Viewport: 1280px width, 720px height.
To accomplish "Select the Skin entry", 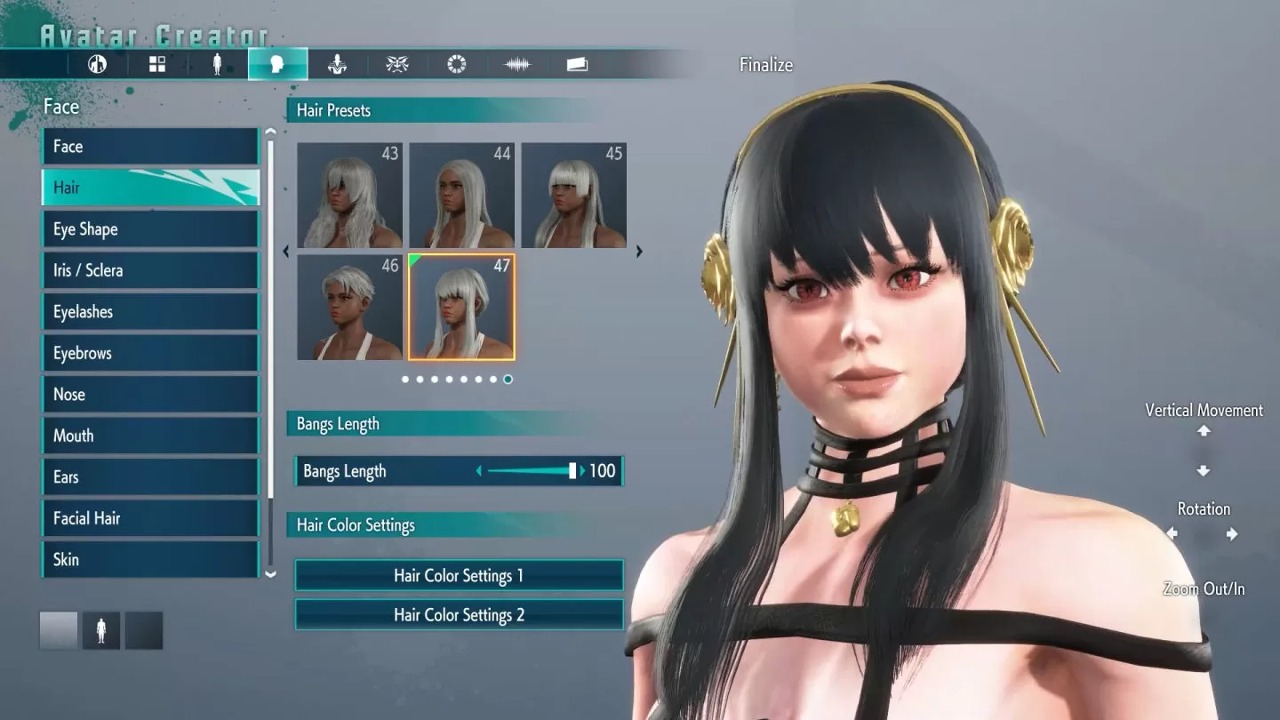I will (x=150, y=560).
